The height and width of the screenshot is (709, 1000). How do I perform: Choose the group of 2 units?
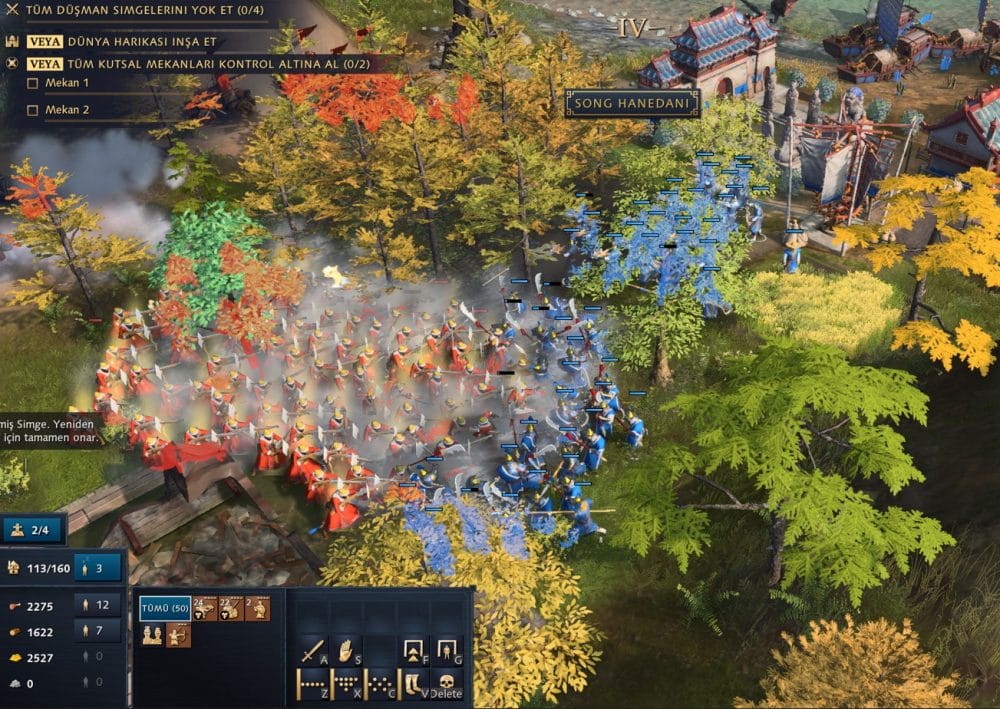[257, 609]
